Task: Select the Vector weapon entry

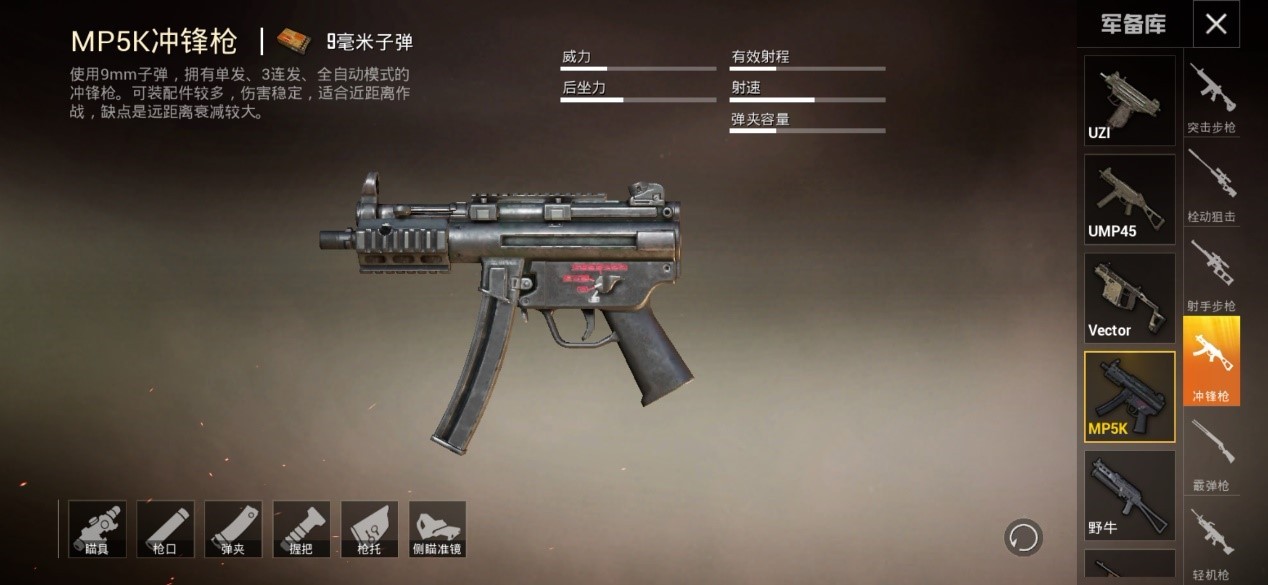Action: 1130,298
